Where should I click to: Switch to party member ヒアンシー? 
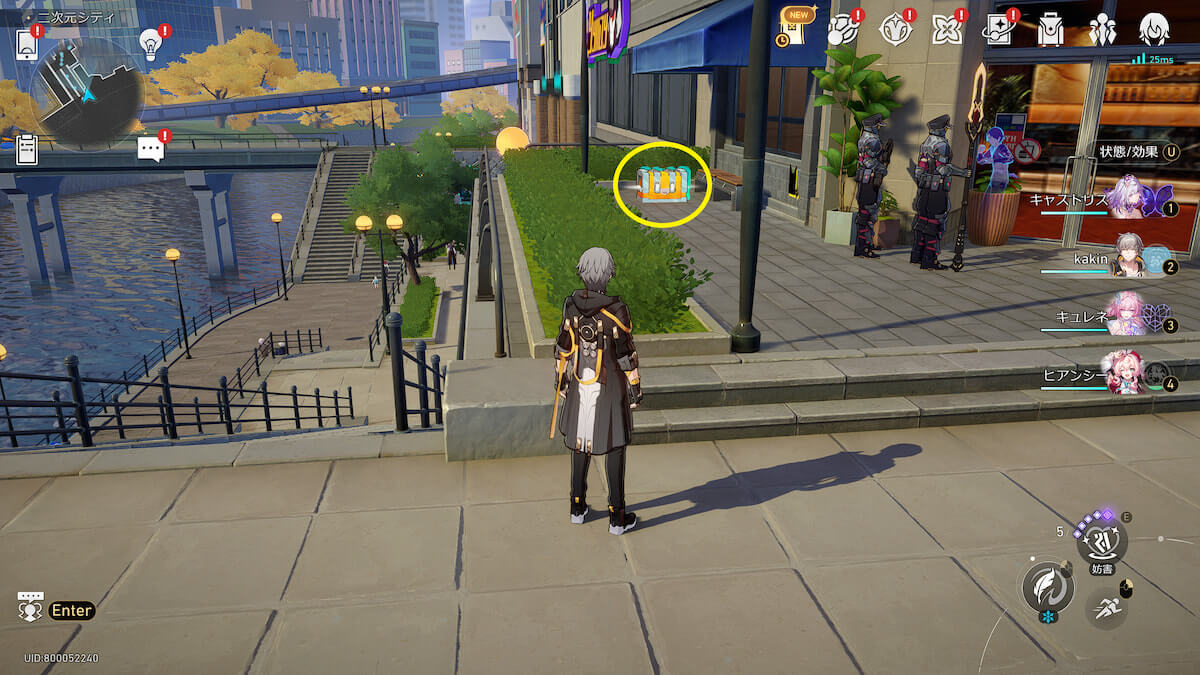1128,375
